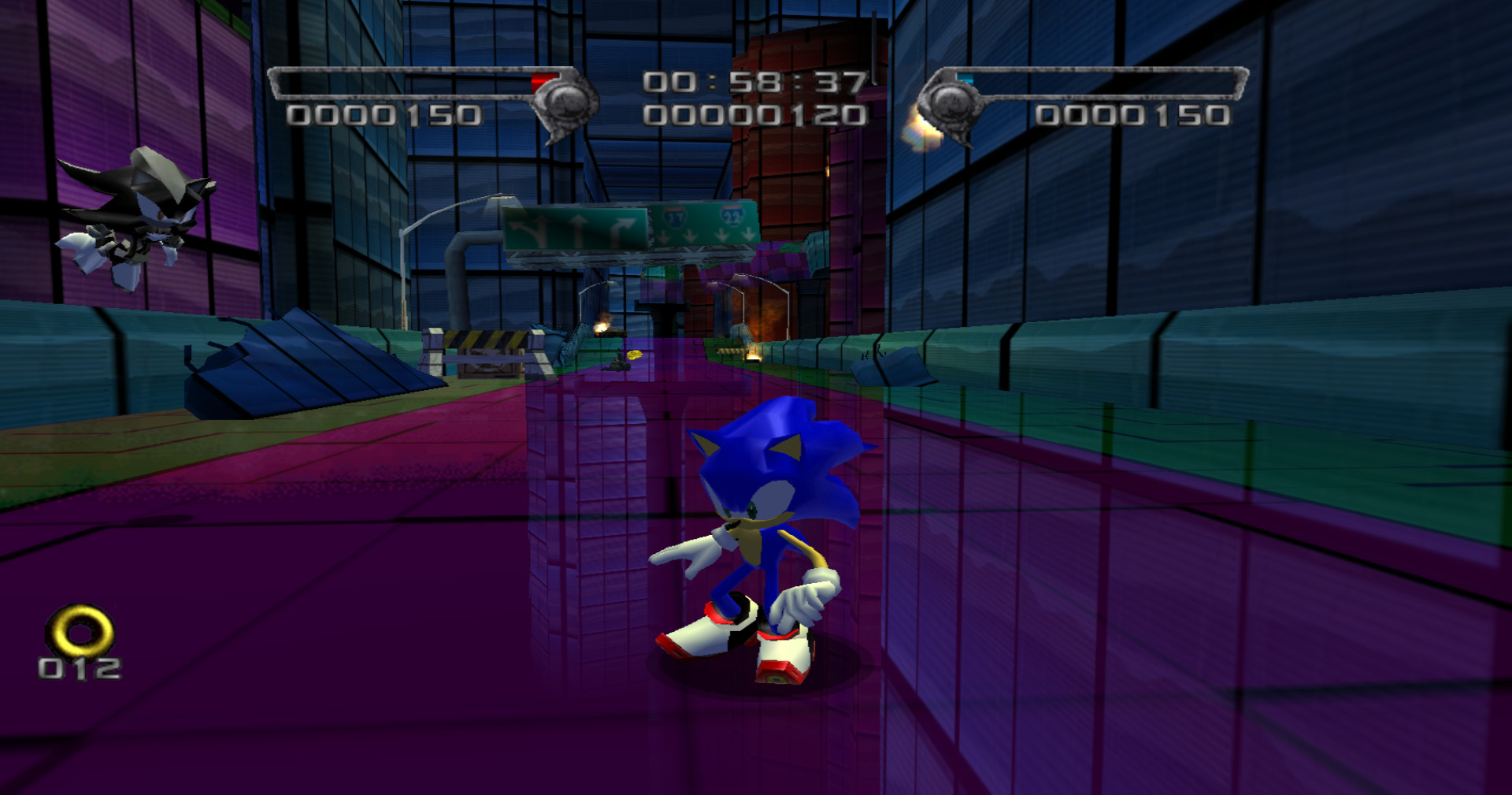1512x795 pixels.
Task: Select the Hero gauge emblem portrait
Action: 565,102
